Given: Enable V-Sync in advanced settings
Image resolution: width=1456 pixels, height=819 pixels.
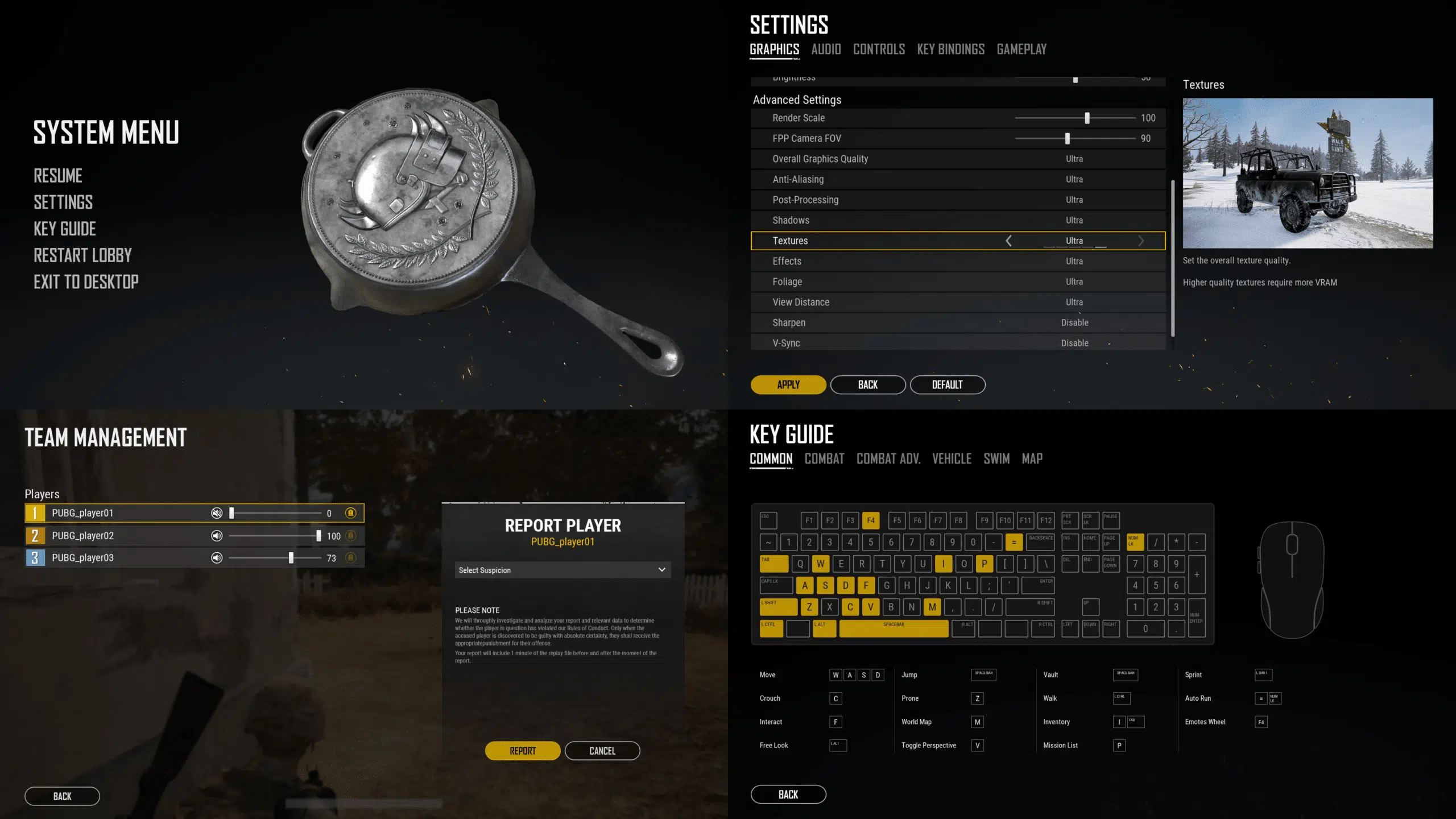Looking at the screenshot, I should [x=1074, y=342].
